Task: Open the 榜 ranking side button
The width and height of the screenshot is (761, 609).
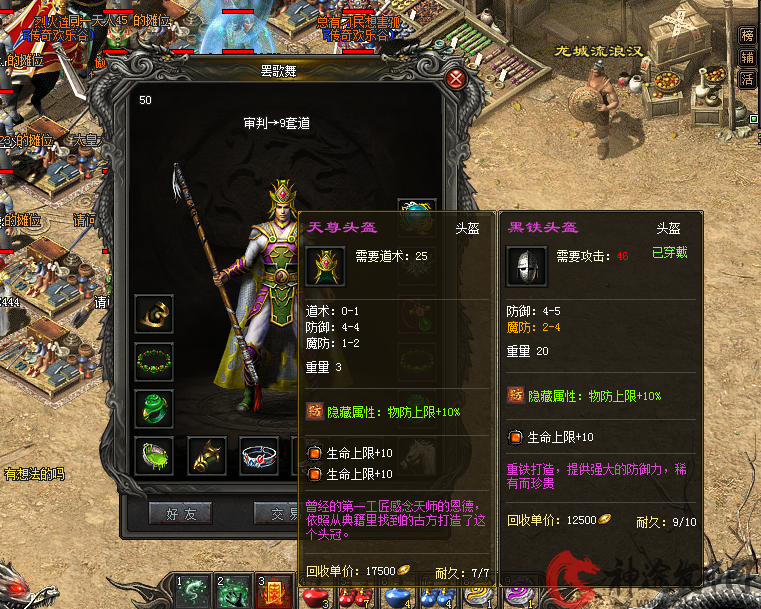Action: tap(747, 35)
